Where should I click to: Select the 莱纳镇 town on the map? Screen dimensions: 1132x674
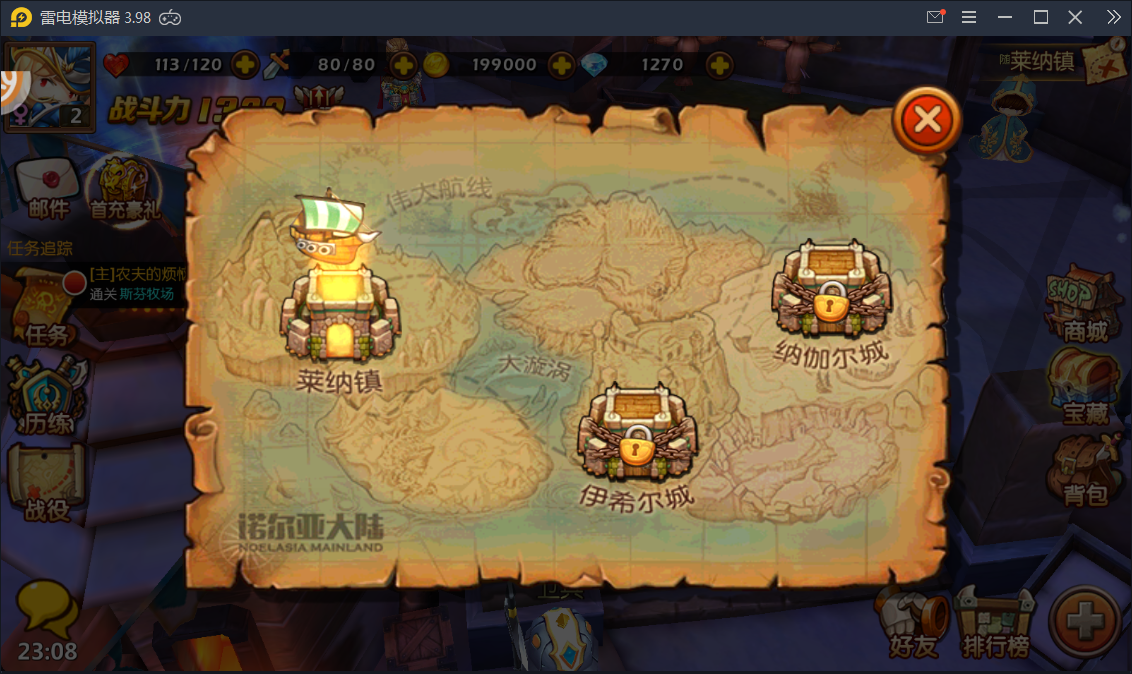point(340,310)
